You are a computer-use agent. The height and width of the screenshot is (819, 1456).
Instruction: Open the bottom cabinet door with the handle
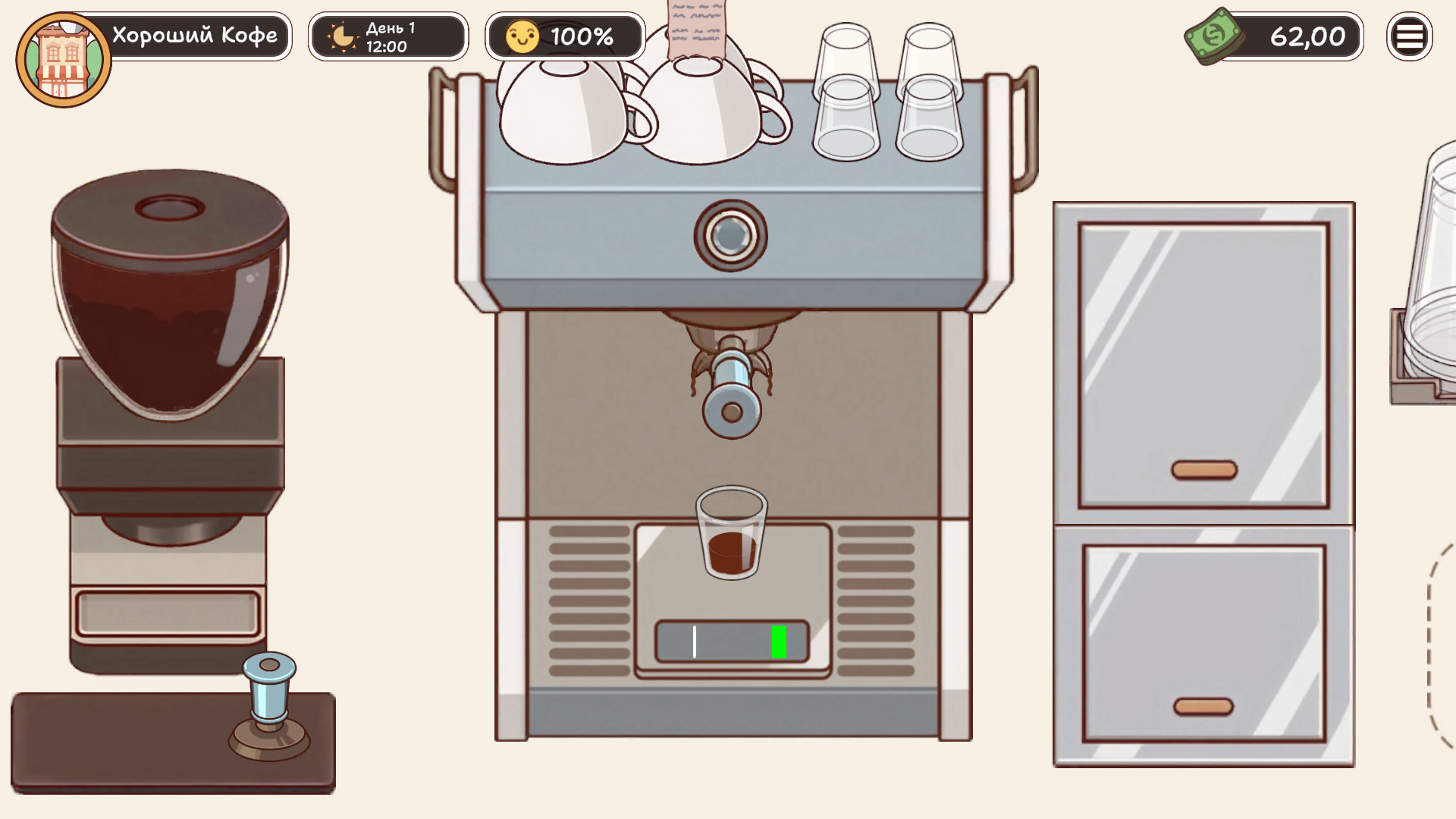[1203, 708]
